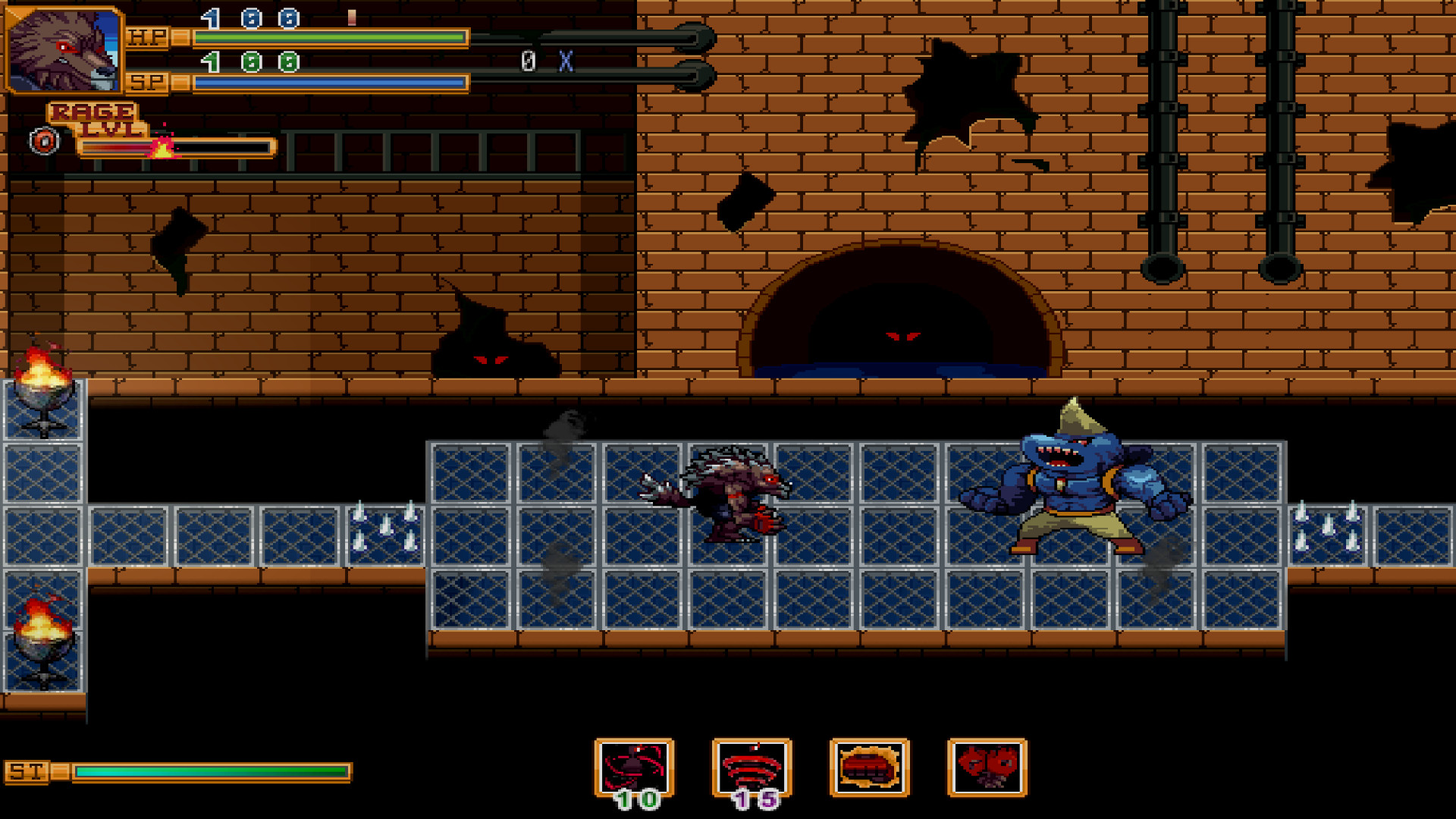Click the SP value reading 100
The height and width of the screenshot is (819, 1456).
click(243, 61)
